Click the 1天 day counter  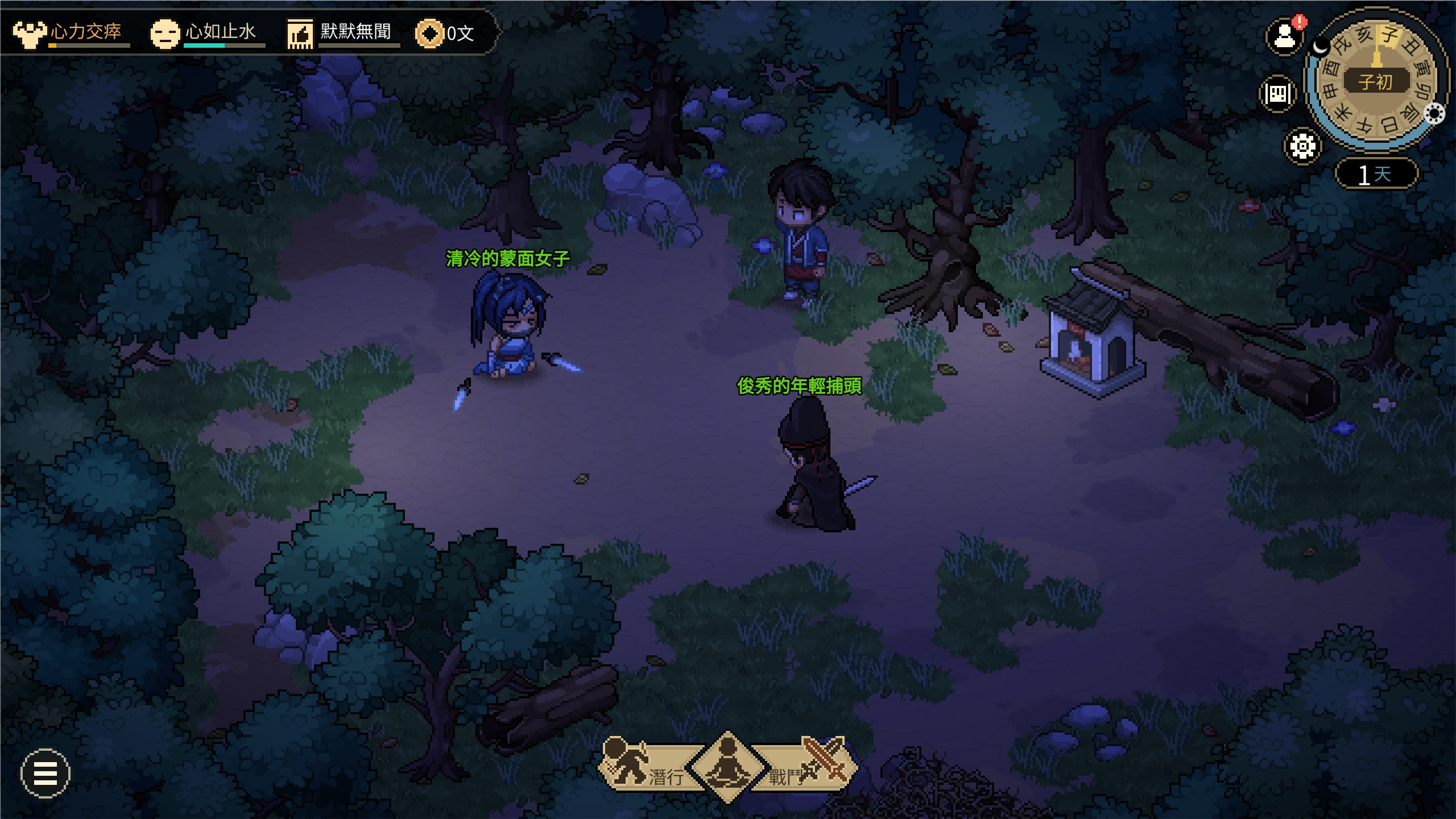[x=1376, y=173]
